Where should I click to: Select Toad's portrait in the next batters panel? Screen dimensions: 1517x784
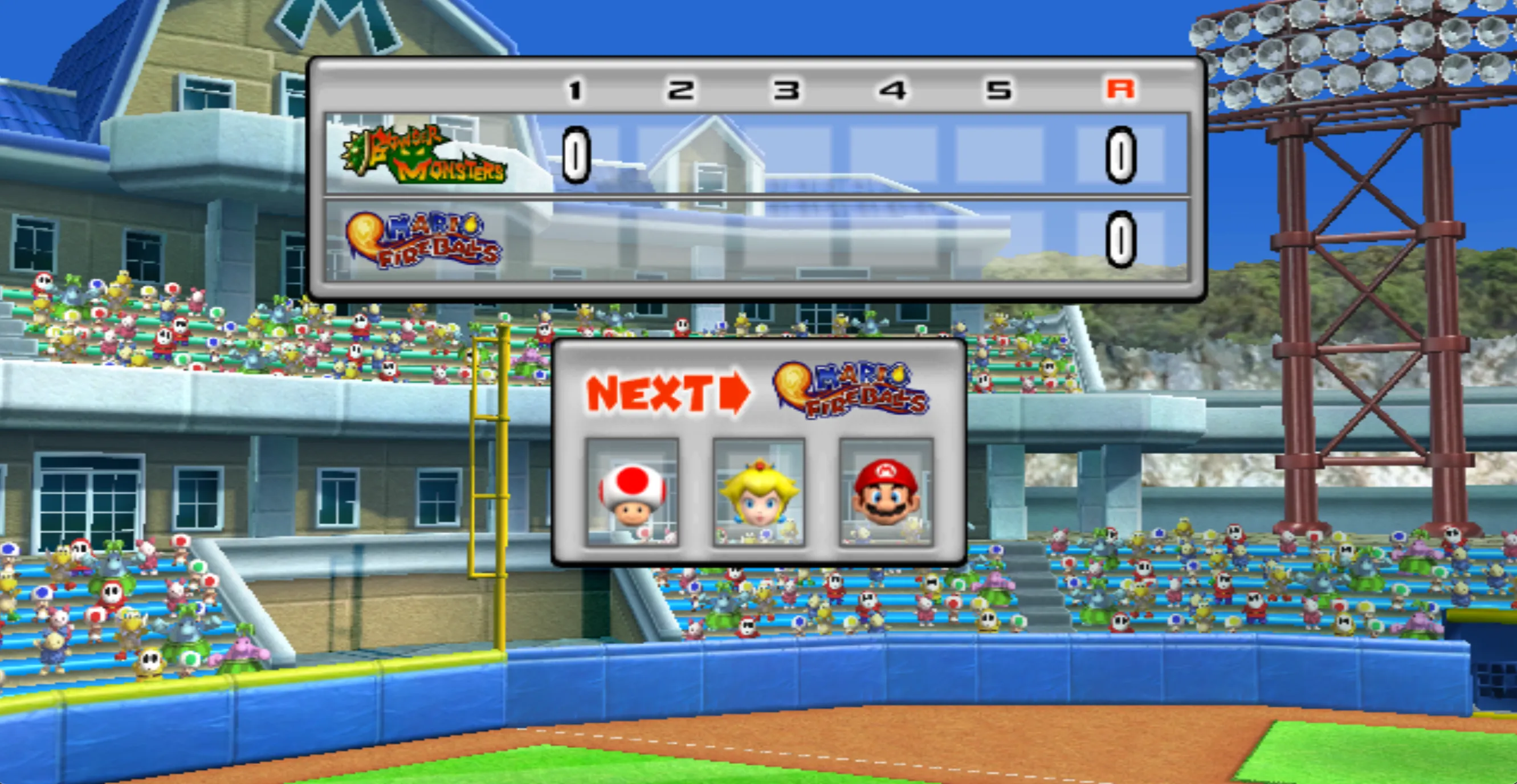point(632,492)
